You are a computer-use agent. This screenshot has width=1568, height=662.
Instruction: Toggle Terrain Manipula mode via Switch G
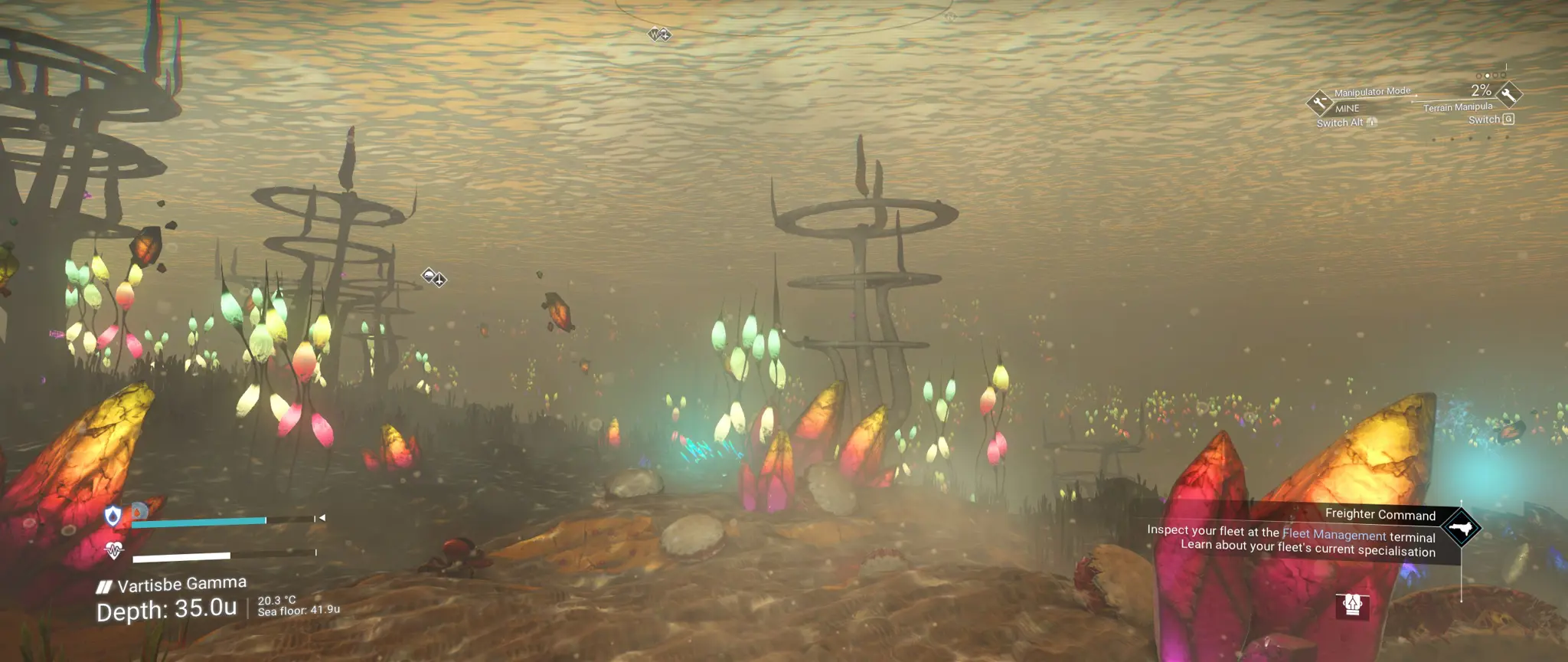1490,120
